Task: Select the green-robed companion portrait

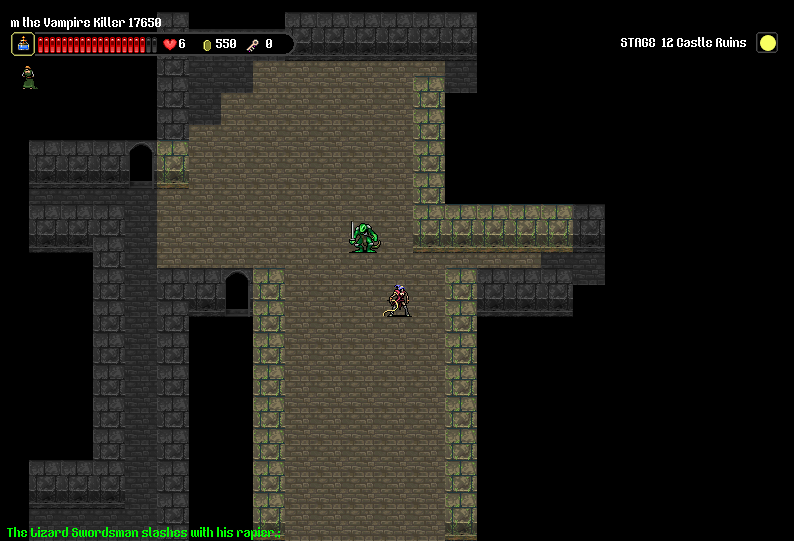Action: [29, 77]
